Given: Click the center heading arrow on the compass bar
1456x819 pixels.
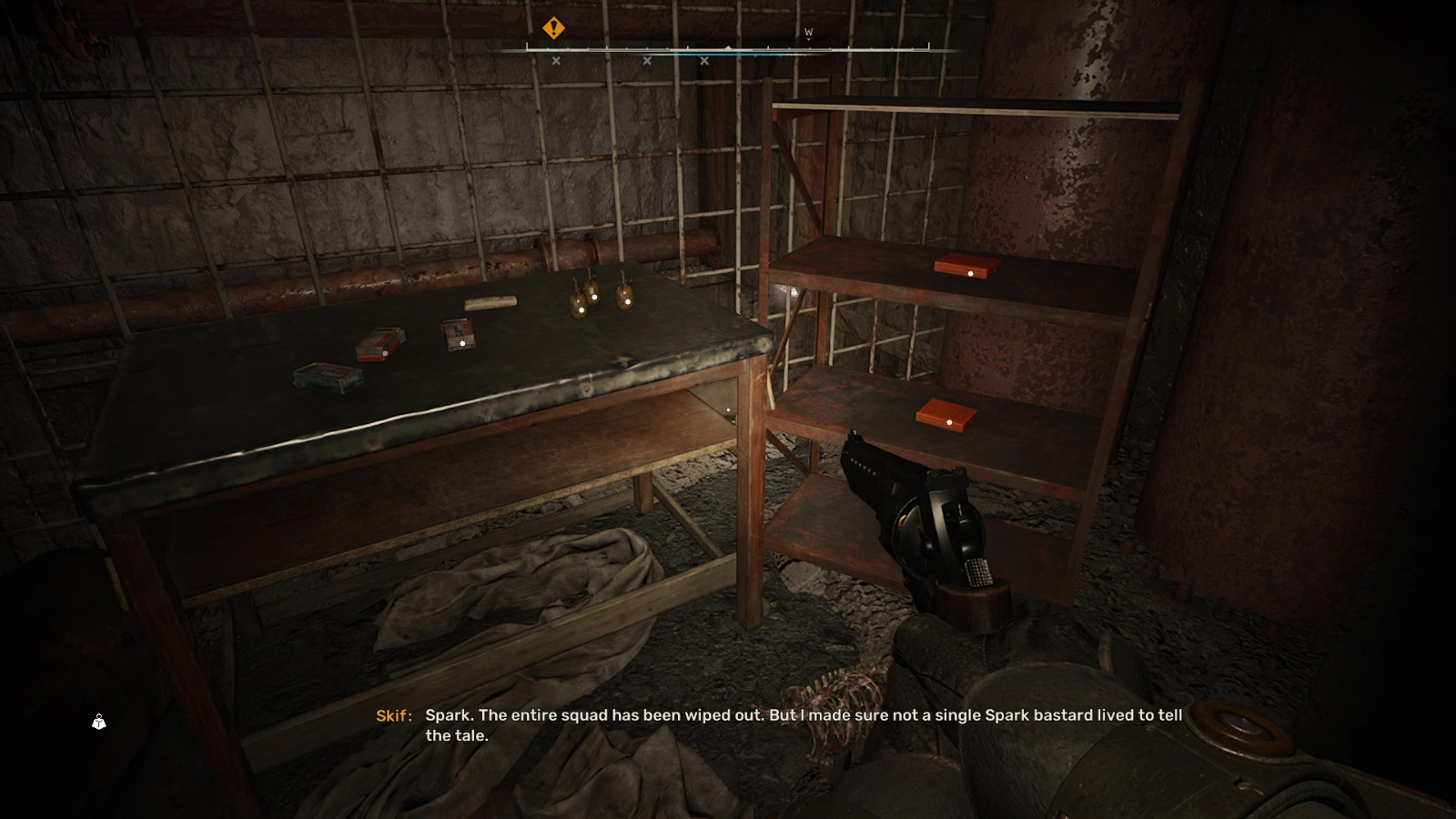Looking at the screenshot, I should tap(728, 47).
